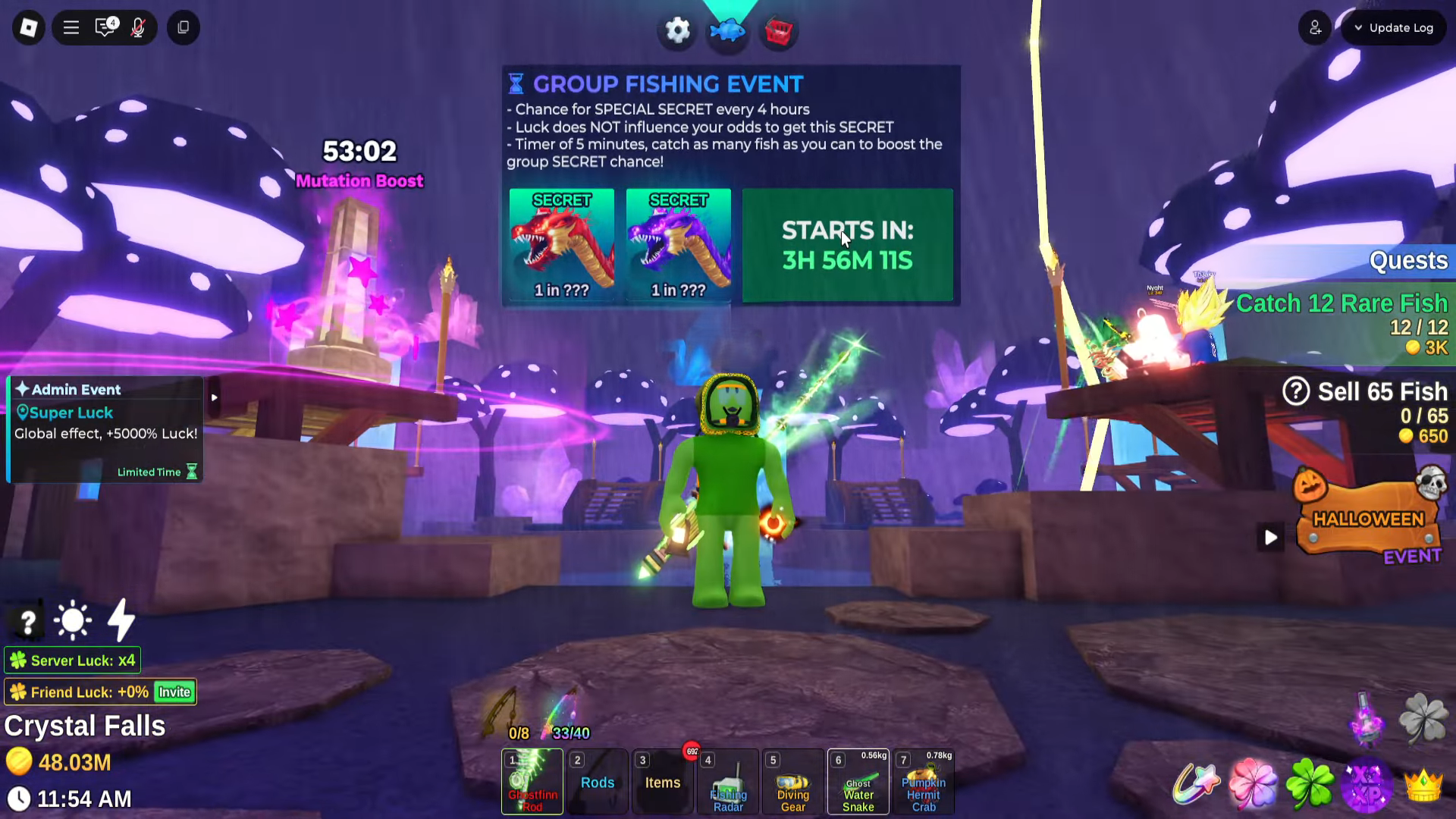Screen dimensions: 1456x819
Task: Open the X2 XP boost icon
Action: click(1368, 786)
